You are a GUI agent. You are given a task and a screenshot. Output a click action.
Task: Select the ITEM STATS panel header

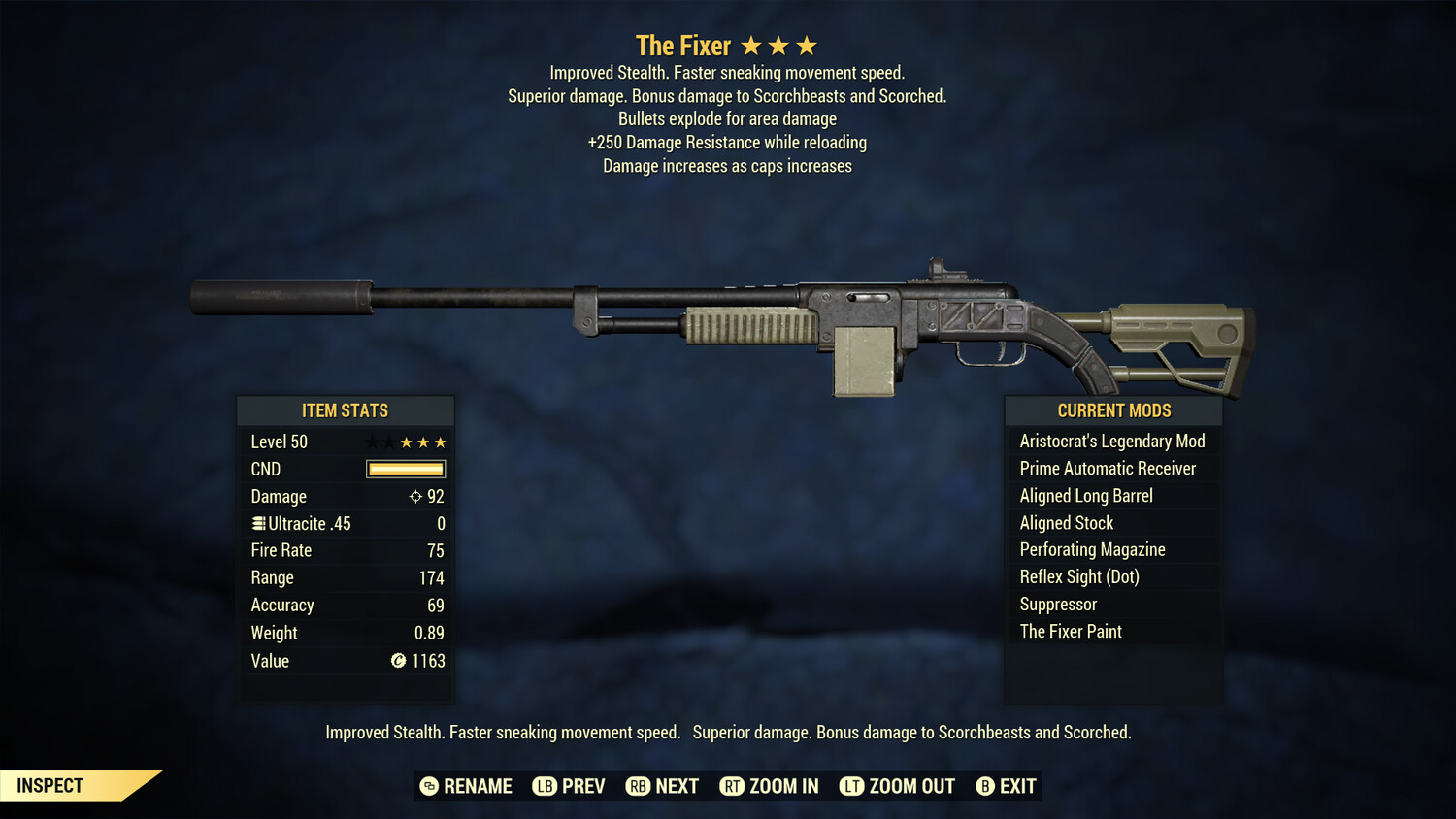pyautogui.click(x=346, y=410)
